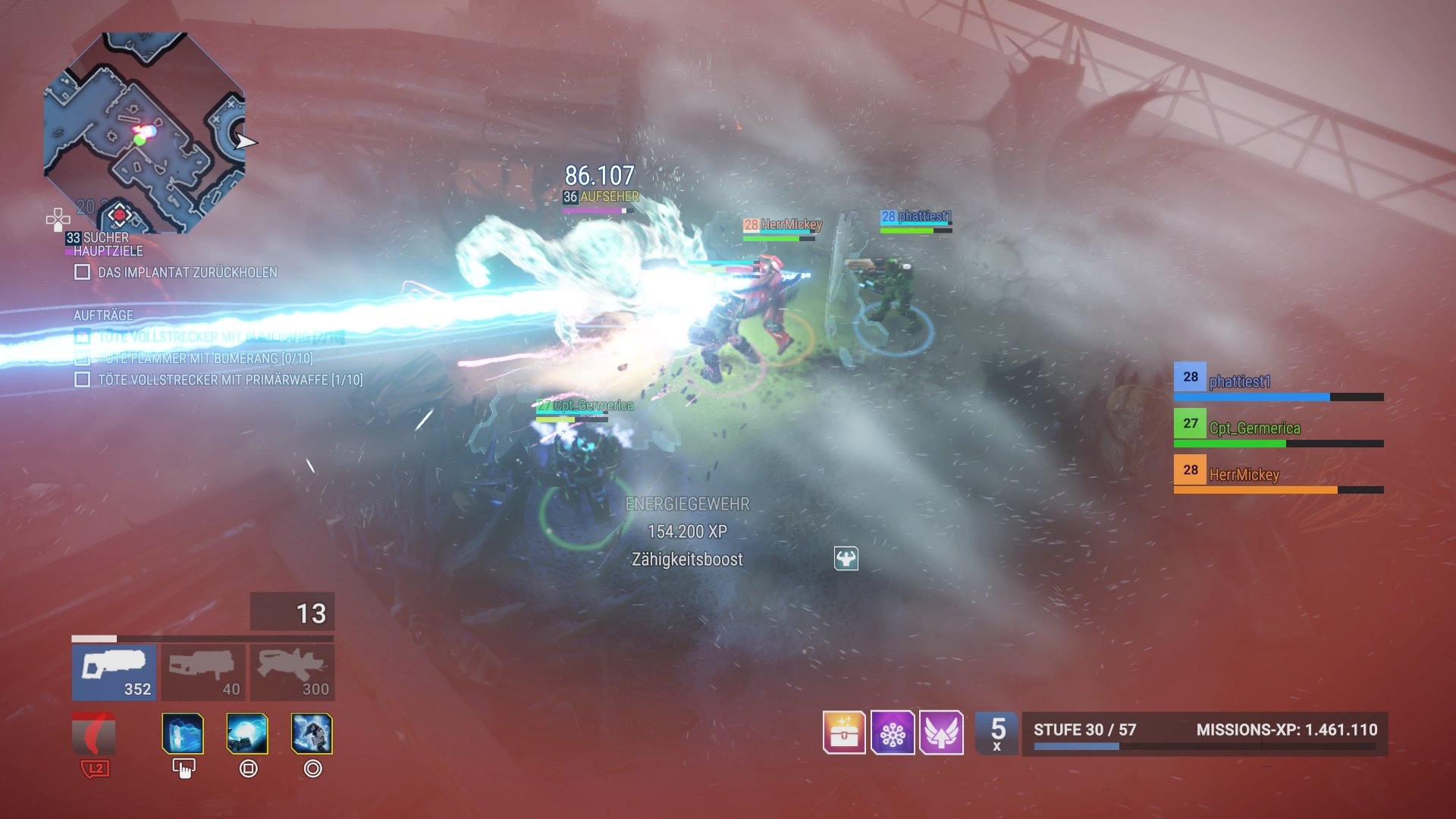The width and height of the screenshot is (1456, 819).
Task: Activate the ice wall ability icon
Action: (x=183, y=733)
